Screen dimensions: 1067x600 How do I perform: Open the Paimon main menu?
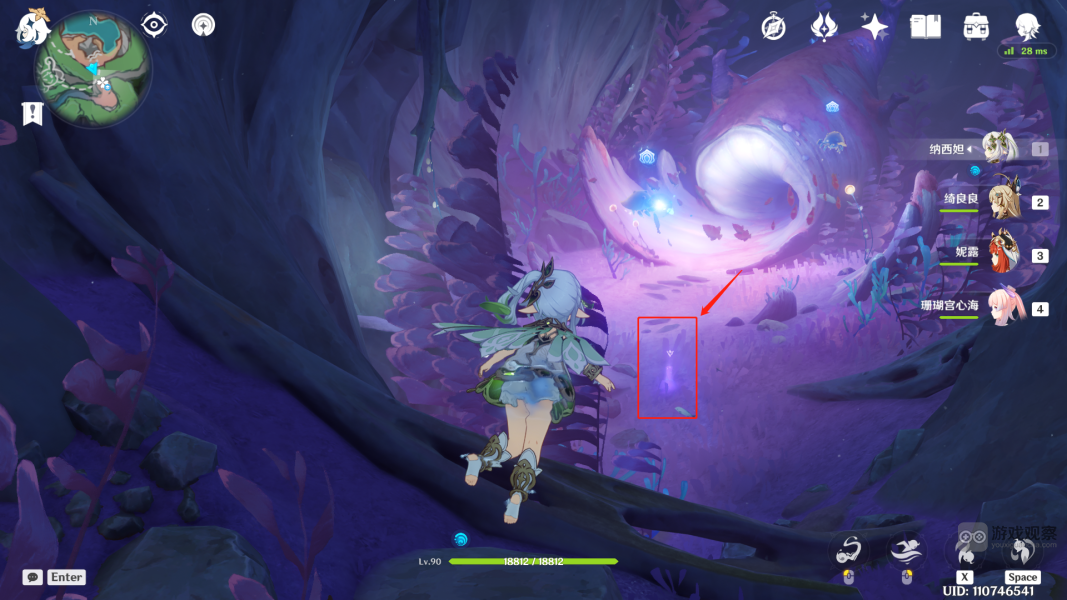[31, 26]
